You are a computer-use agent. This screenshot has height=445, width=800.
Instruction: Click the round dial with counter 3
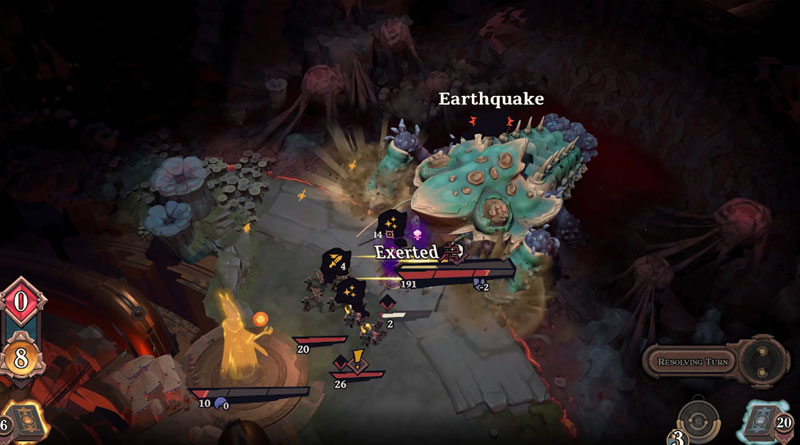coord(699,421)
